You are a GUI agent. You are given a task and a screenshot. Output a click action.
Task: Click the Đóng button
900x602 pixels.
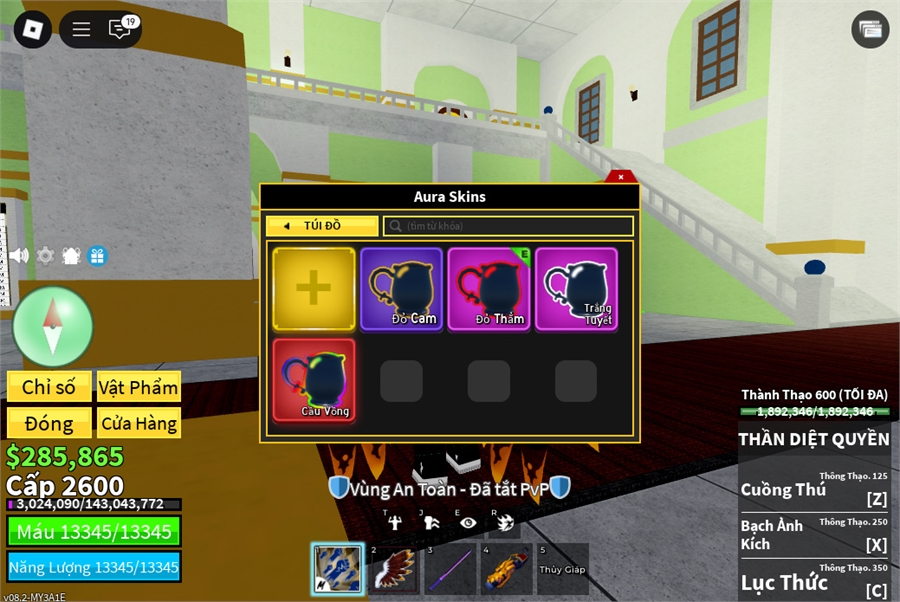coord(49,423)
